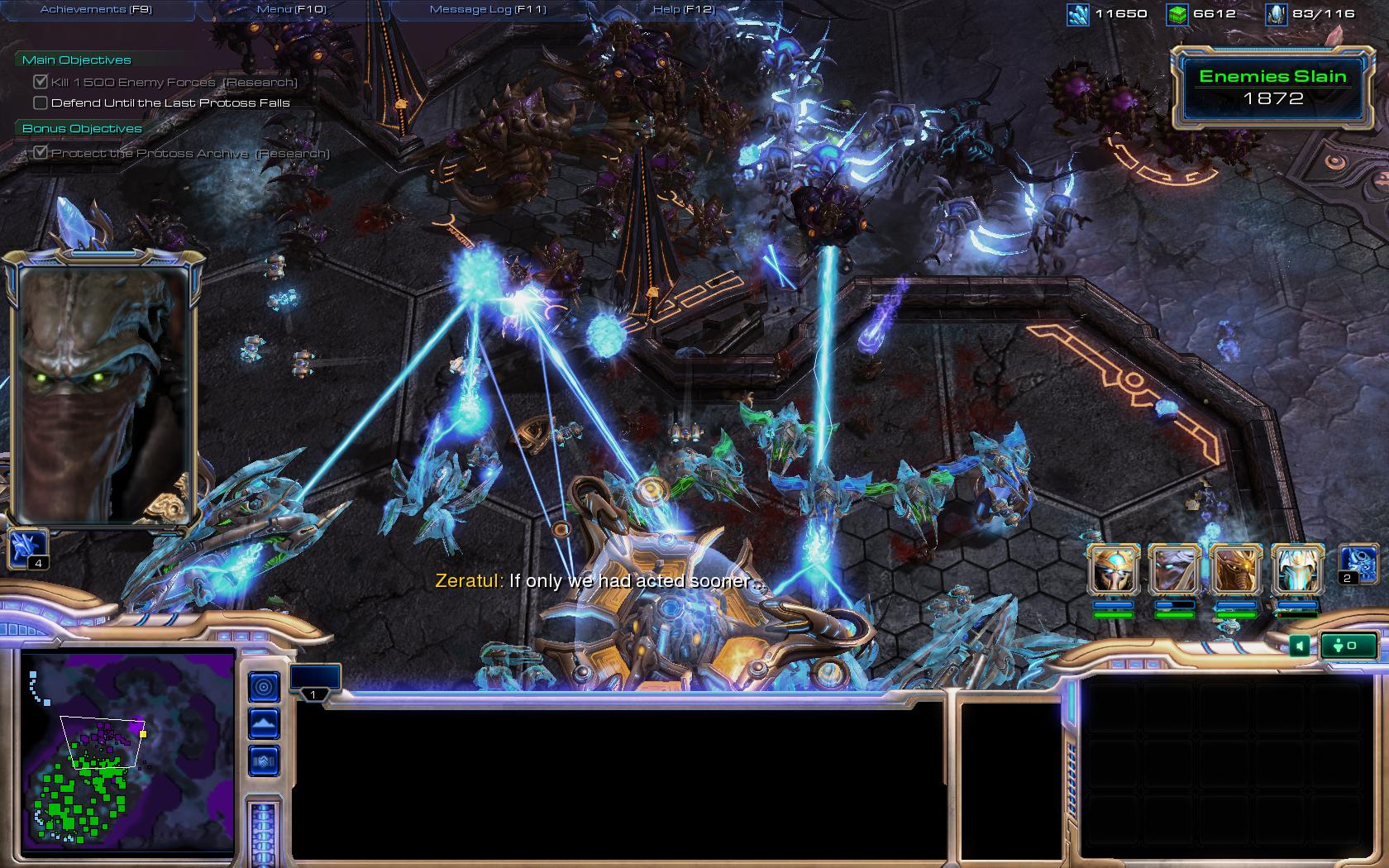Open the game Menu
Image resolution: width=1389 pixels, height=868 pixels.
click(x=291, y=9)
